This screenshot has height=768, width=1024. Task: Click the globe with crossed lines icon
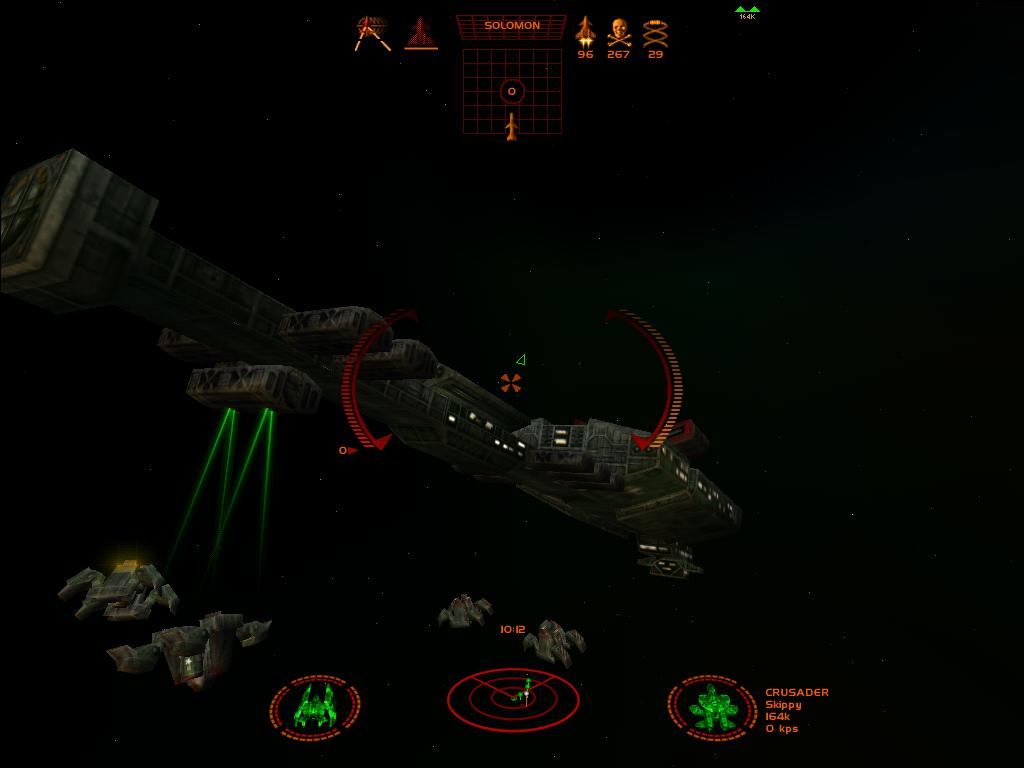[372, 32]
